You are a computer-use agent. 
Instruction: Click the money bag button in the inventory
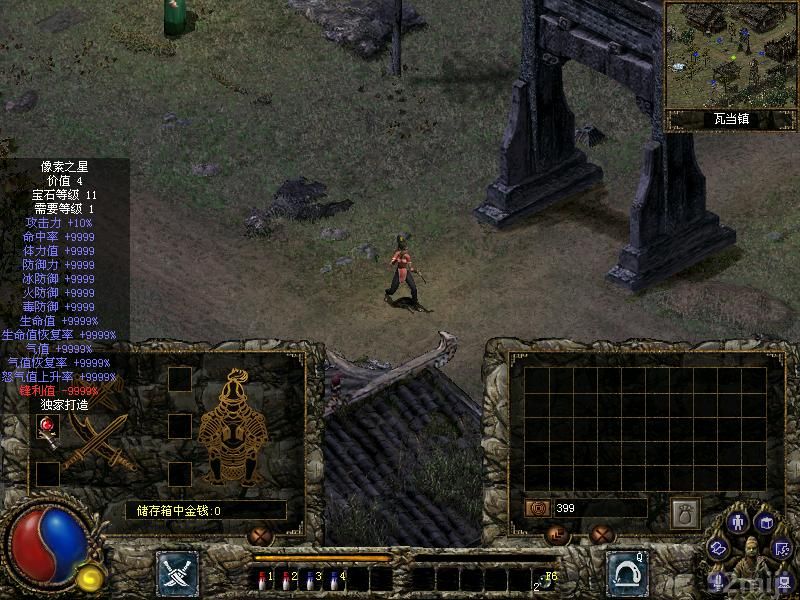[684, 510]
